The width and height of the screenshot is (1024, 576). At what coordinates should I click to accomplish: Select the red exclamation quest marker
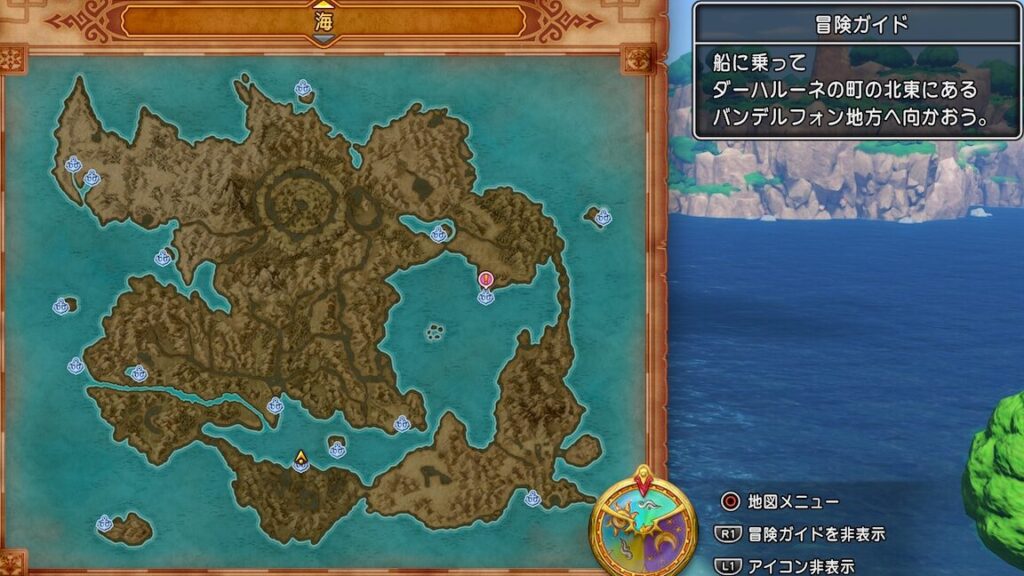(x=486, y=280)
